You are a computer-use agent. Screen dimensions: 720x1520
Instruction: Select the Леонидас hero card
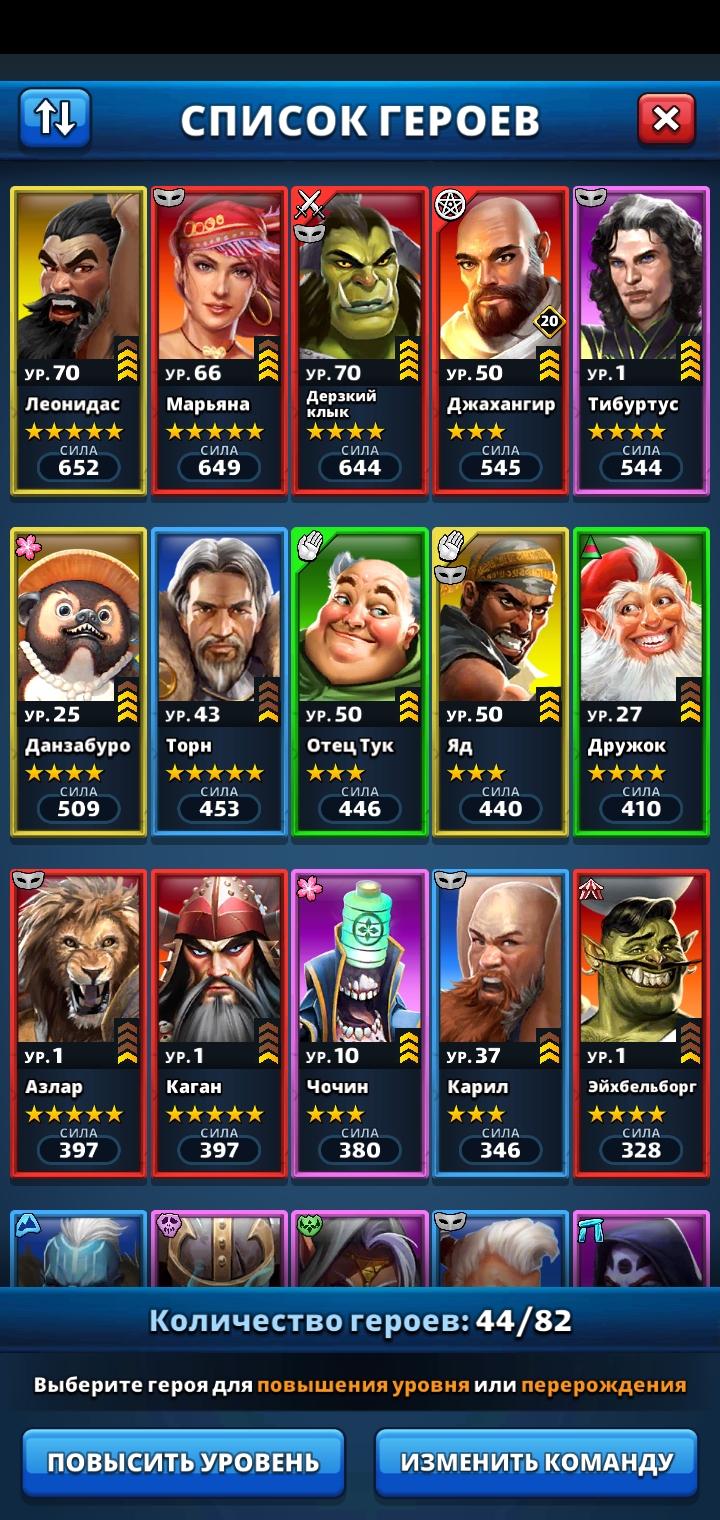click(79, 340)
